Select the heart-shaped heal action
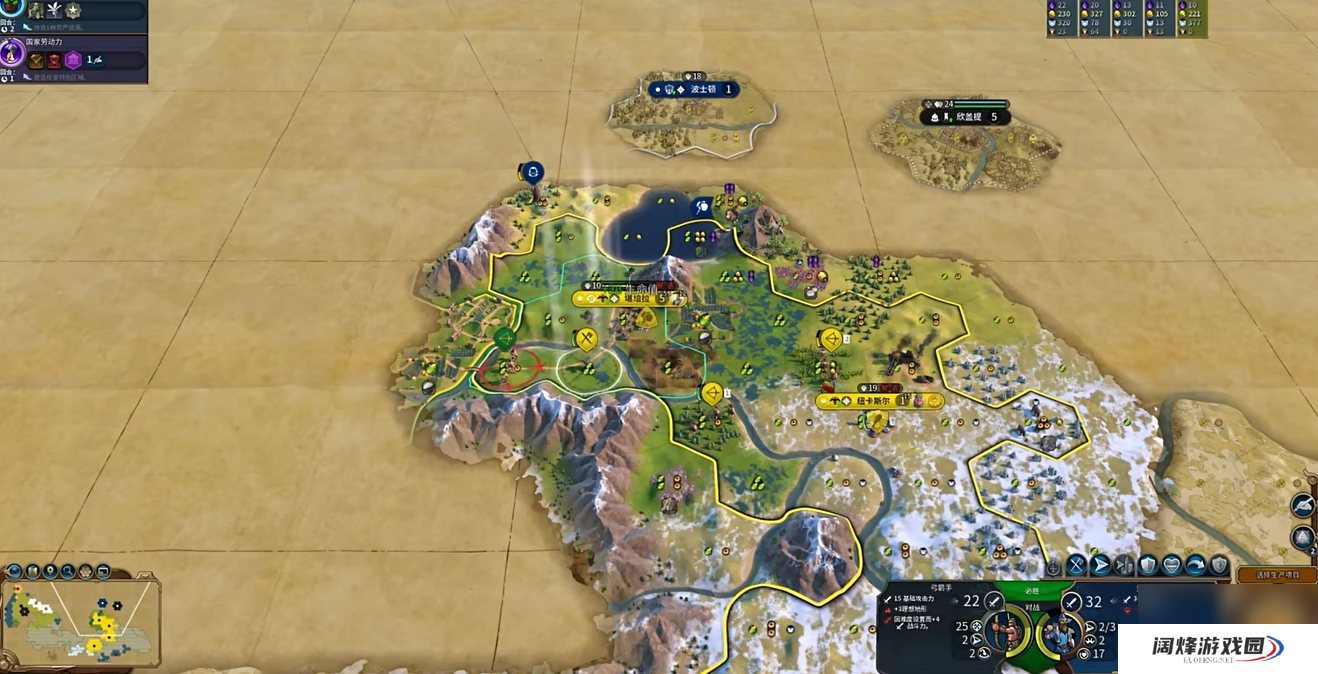 pos(1171,565)
